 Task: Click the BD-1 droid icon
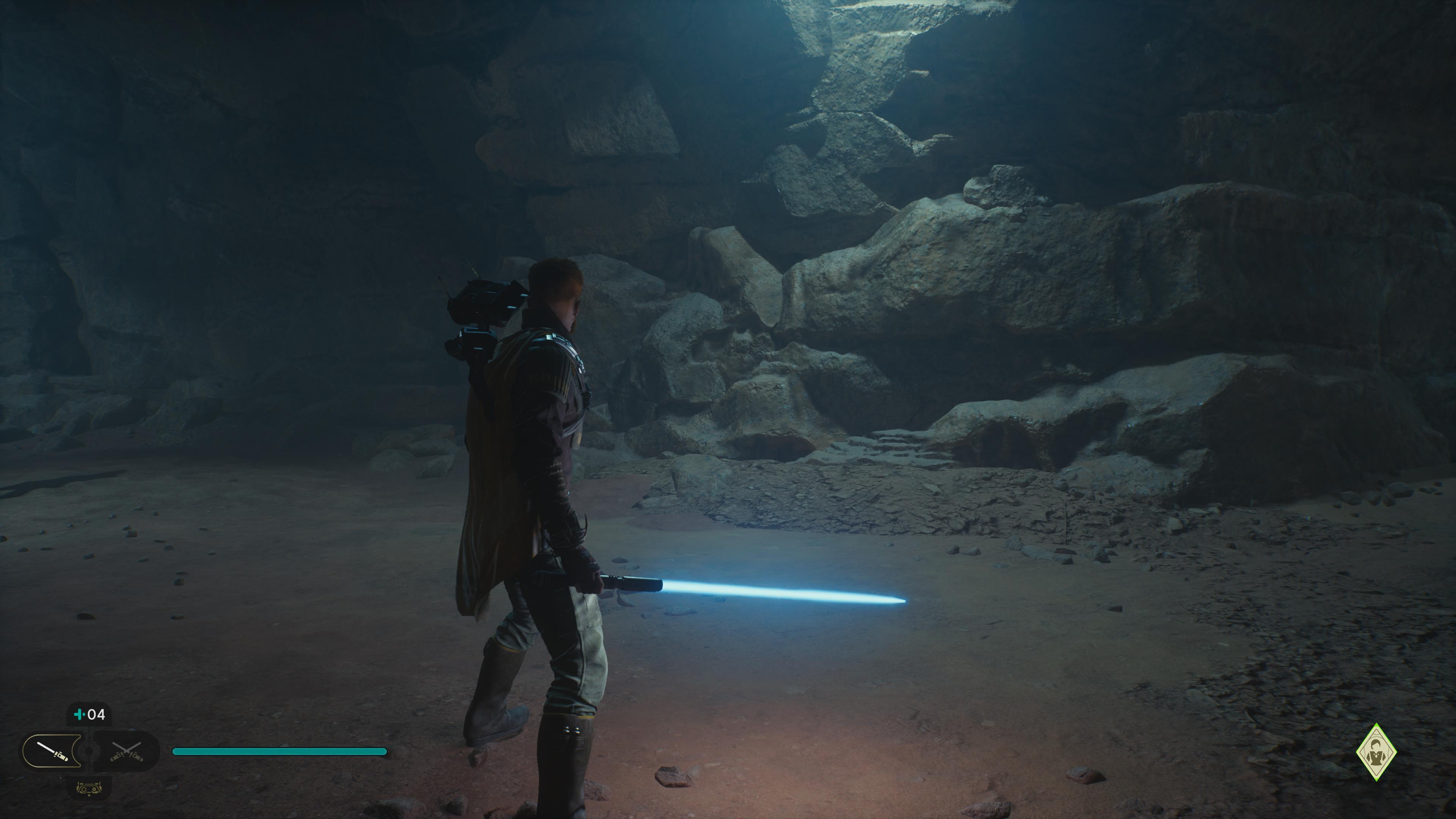pos(89,787)
